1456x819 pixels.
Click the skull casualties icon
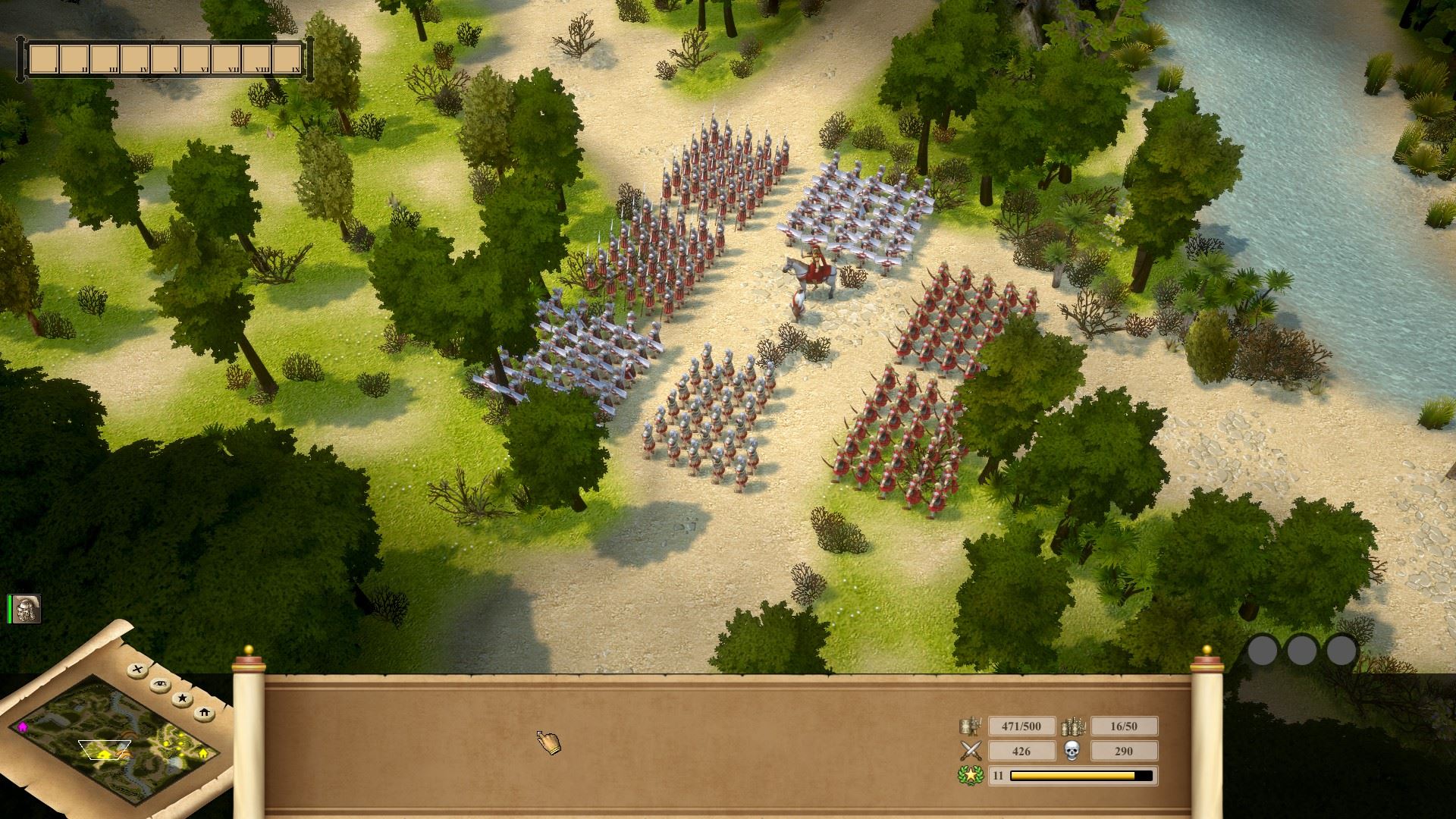pos(1072,751)
